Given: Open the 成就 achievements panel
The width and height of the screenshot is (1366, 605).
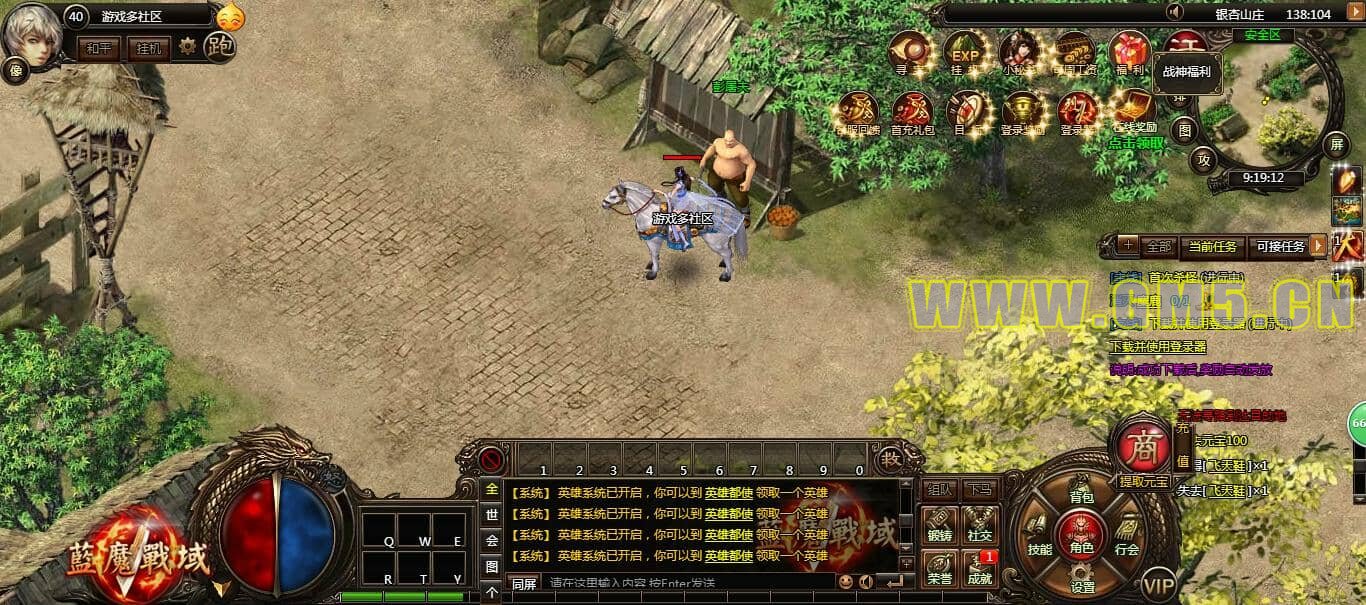Looking at the screenshot, I should (980, 566).
